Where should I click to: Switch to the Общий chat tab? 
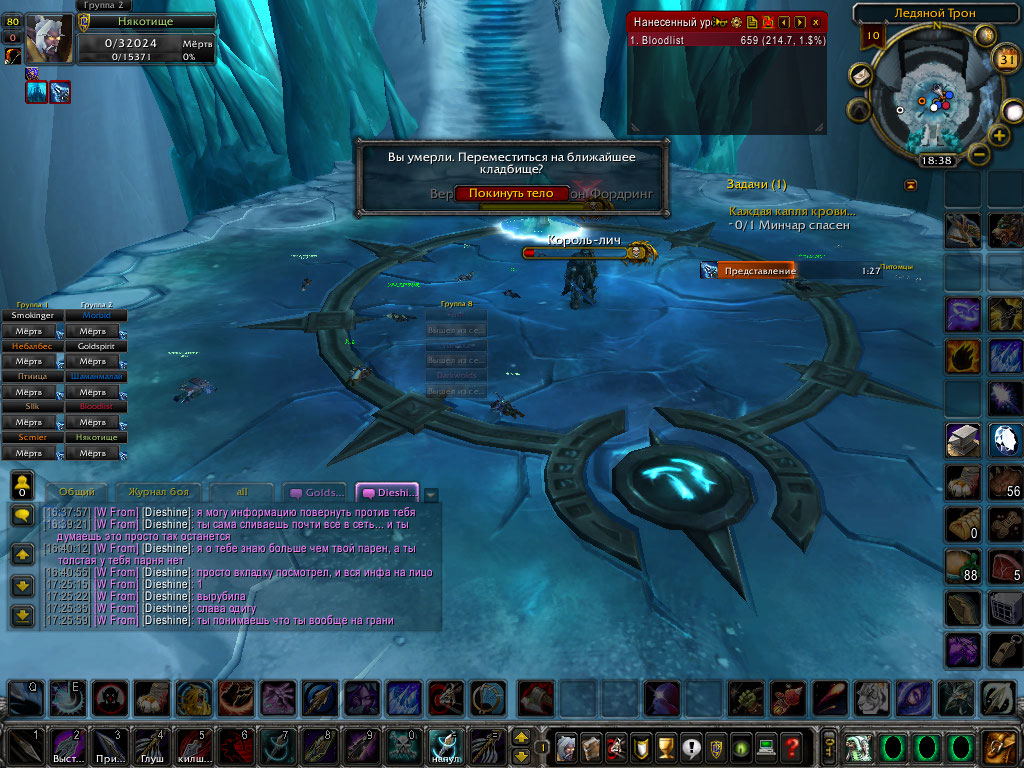(77, 492)
